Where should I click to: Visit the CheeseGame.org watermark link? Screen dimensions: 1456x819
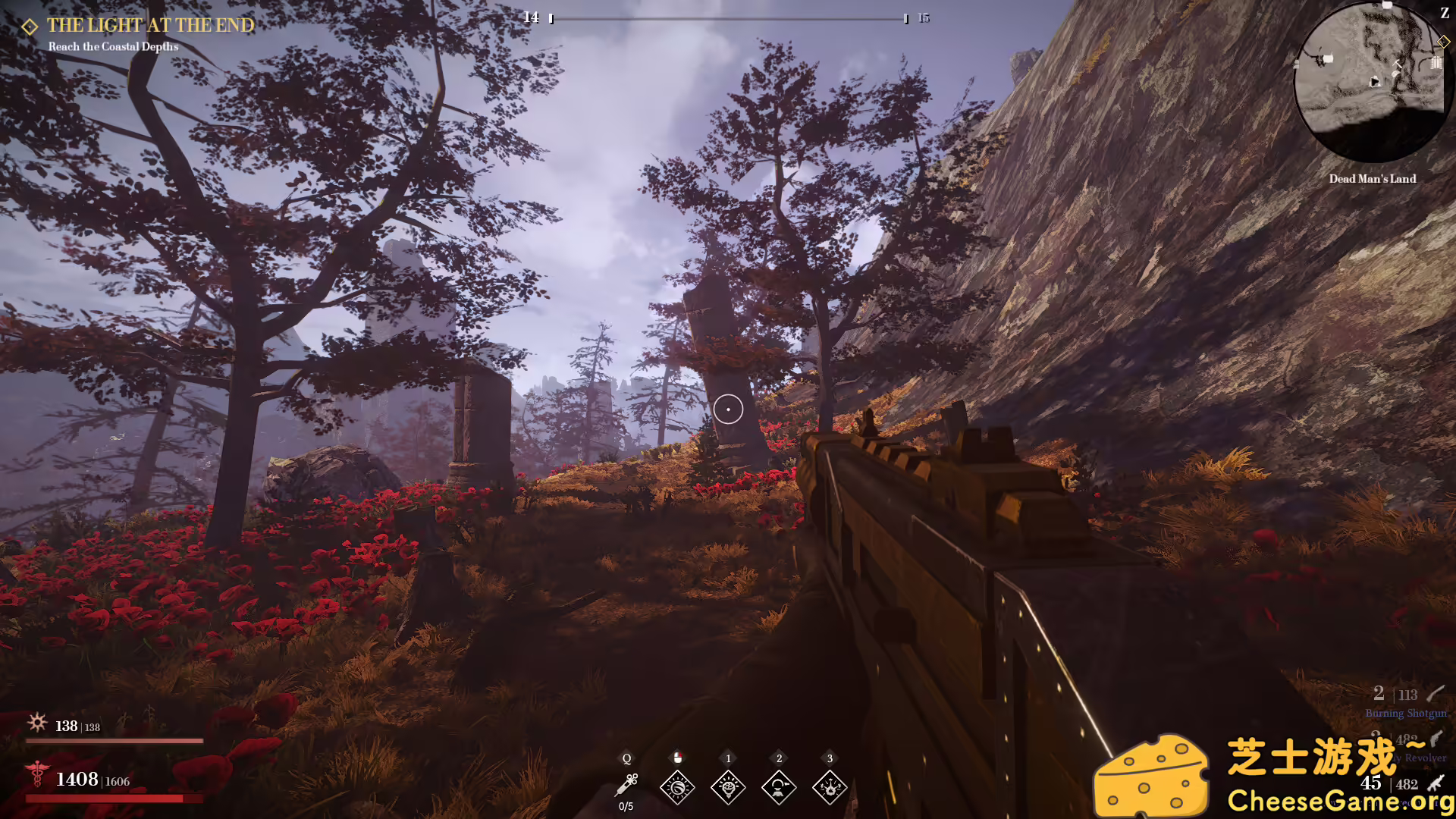tap(1339, 801)
